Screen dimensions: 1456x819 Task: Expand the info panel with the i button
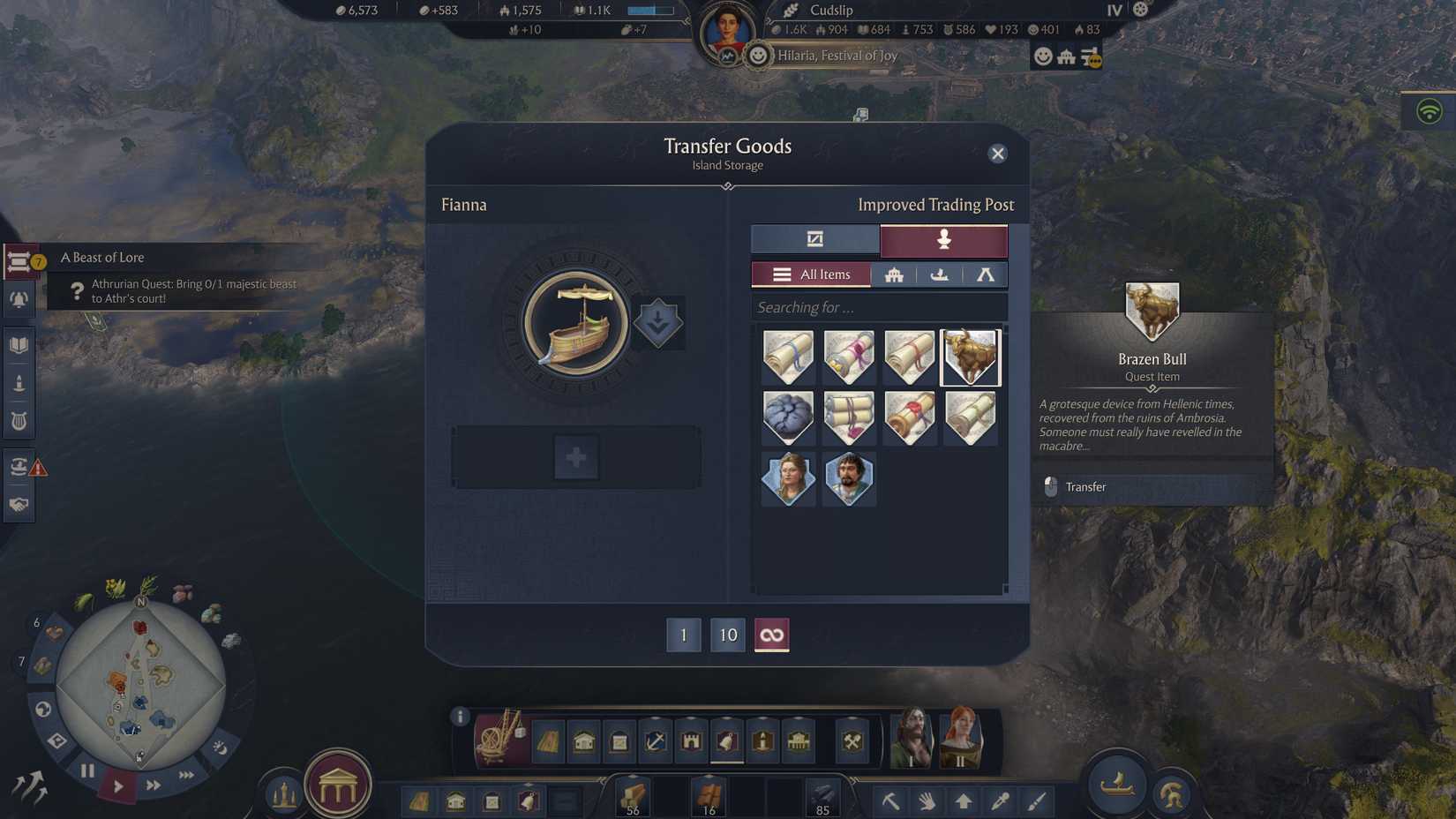point(460,718)
